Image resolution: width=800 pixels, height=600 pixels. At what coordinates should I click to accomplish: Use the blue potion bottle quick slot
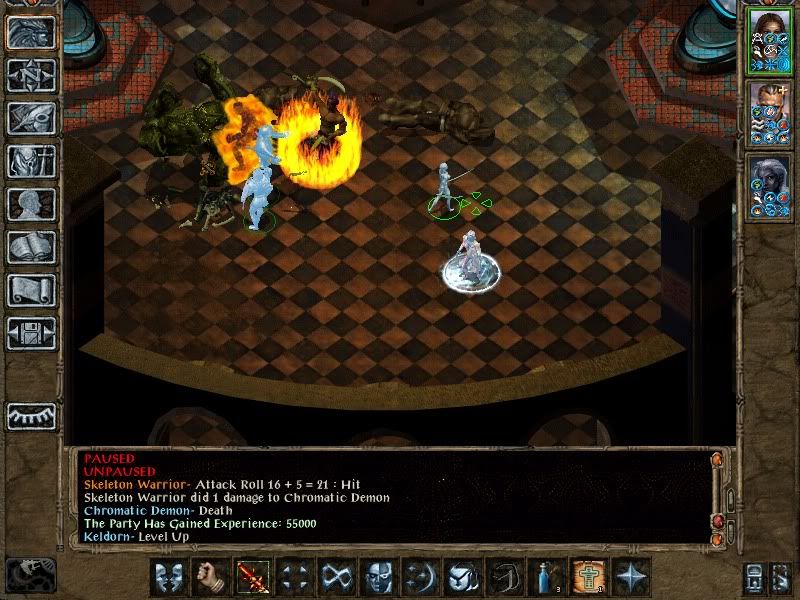coord(545,577)
